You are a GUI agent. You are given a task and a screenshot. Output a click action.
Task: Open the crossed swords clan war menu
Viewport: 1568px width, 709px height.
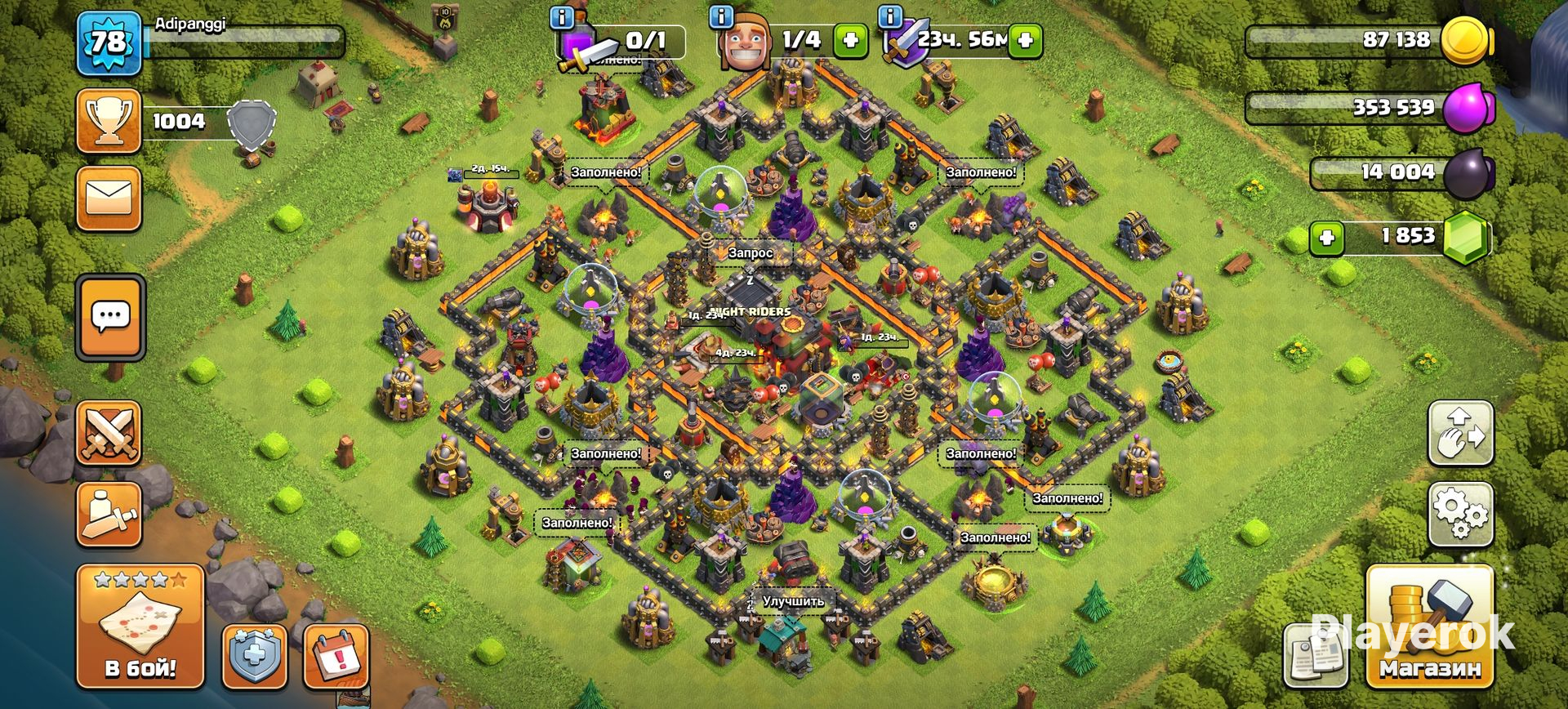[109, 433]
